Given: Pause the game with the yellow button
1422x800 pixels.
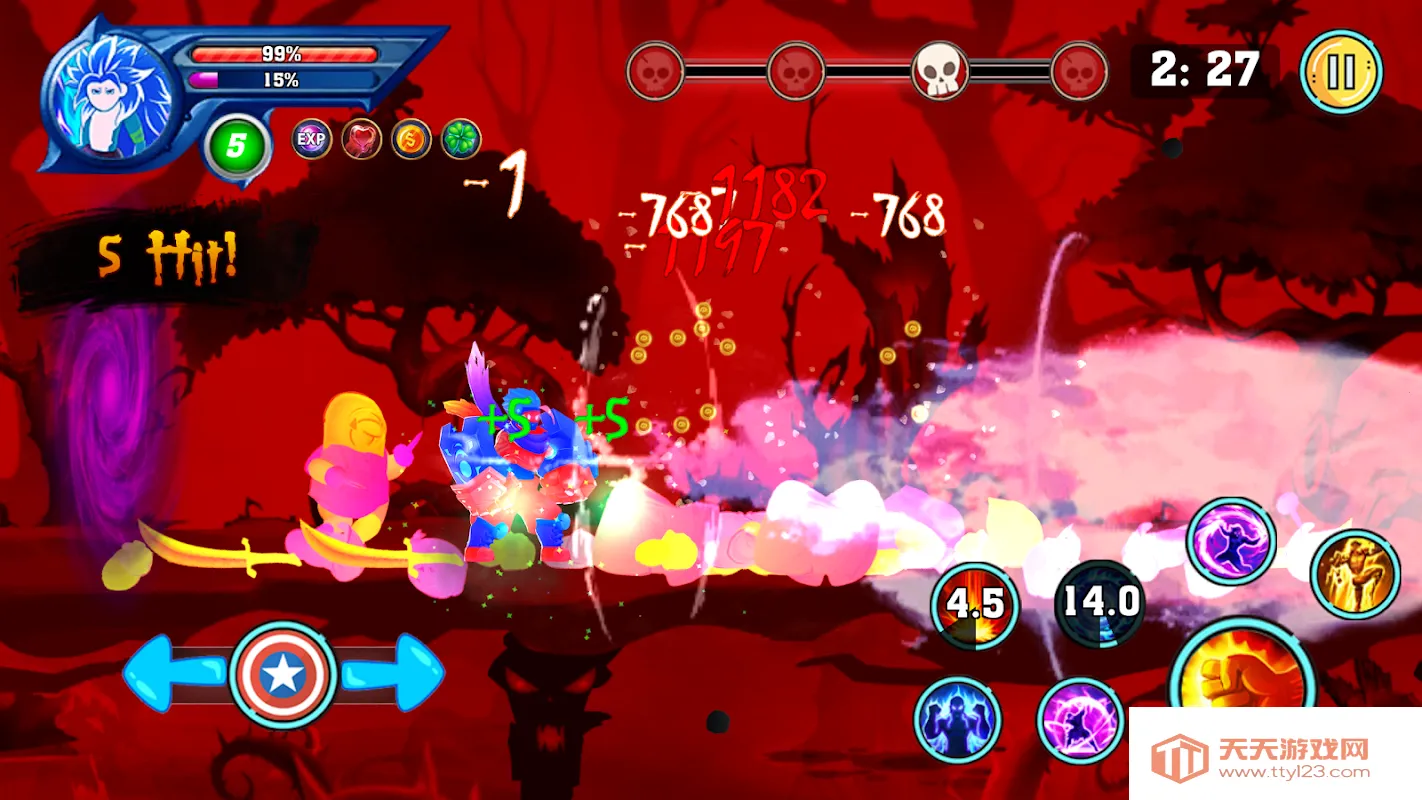Looking at the screenshot, I should coord(1341,72).
